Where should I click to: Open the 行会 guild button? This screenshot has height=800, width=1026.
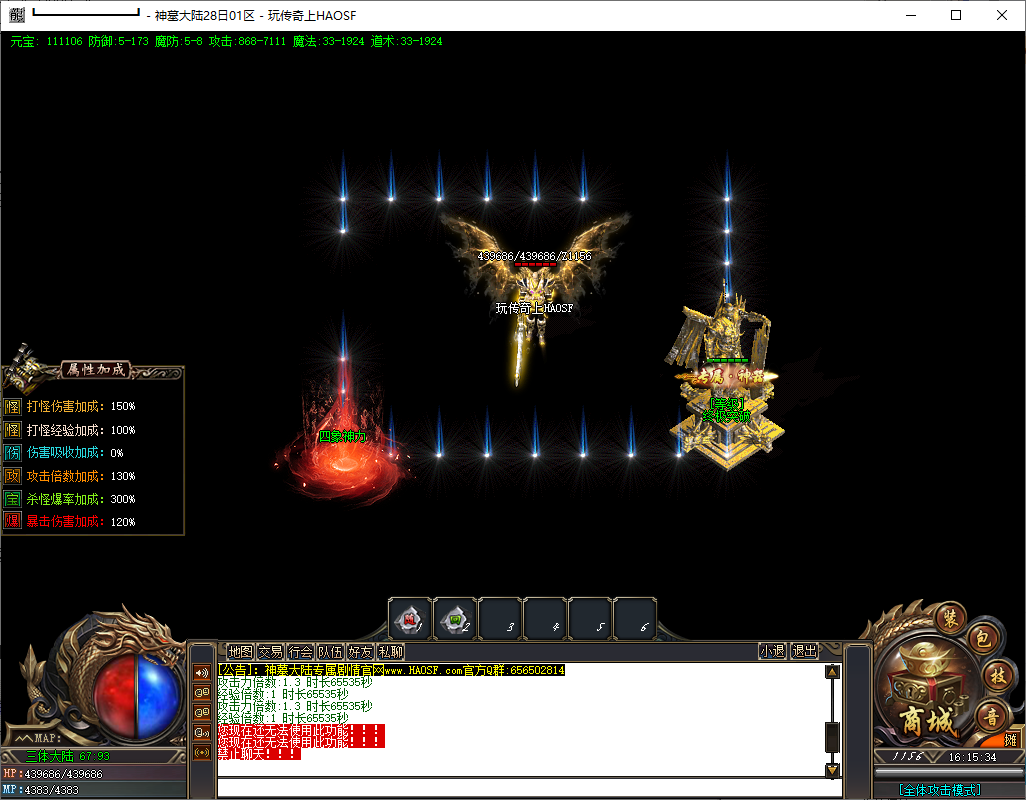(300, 651)
